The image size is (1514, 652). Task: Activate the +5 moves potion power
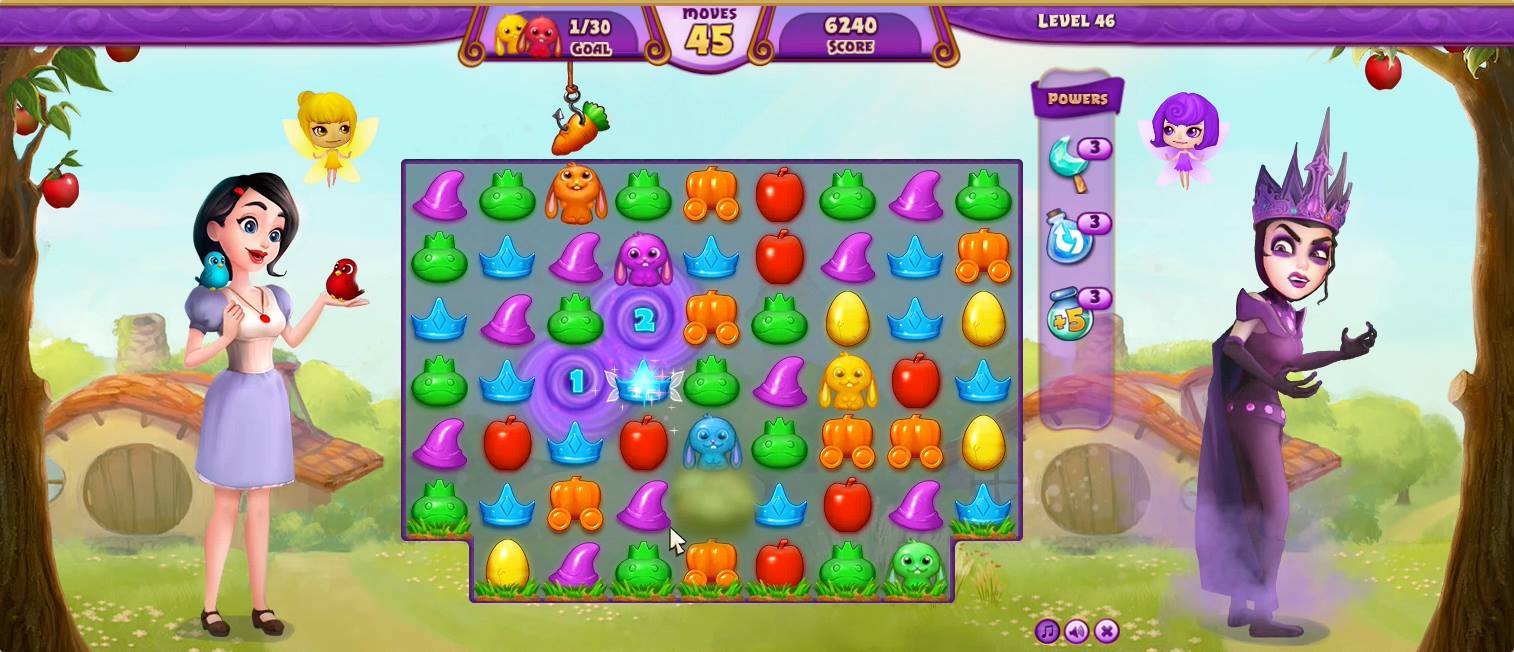1068,317
